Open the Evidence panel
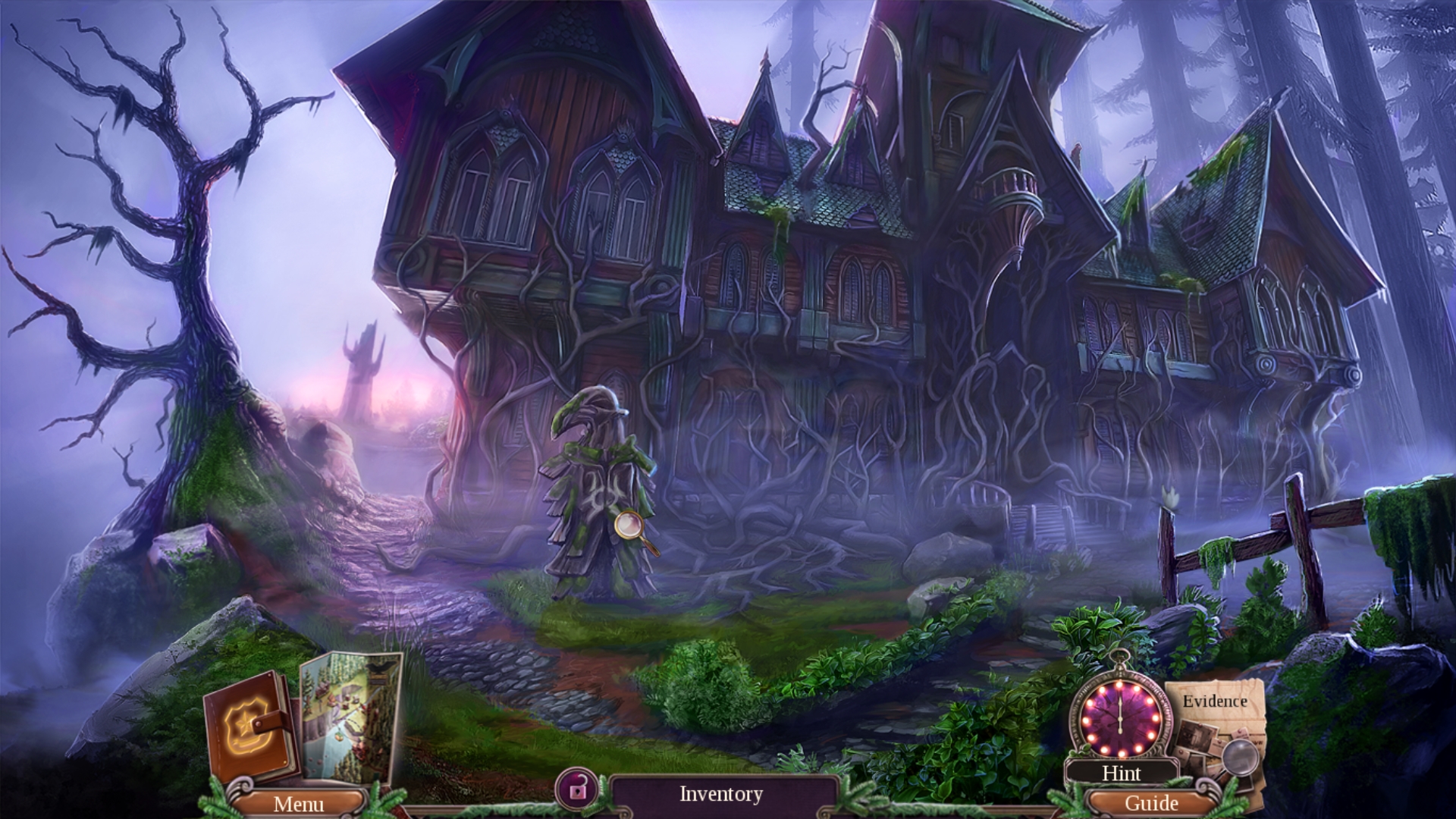 [x=1215, y=701]
